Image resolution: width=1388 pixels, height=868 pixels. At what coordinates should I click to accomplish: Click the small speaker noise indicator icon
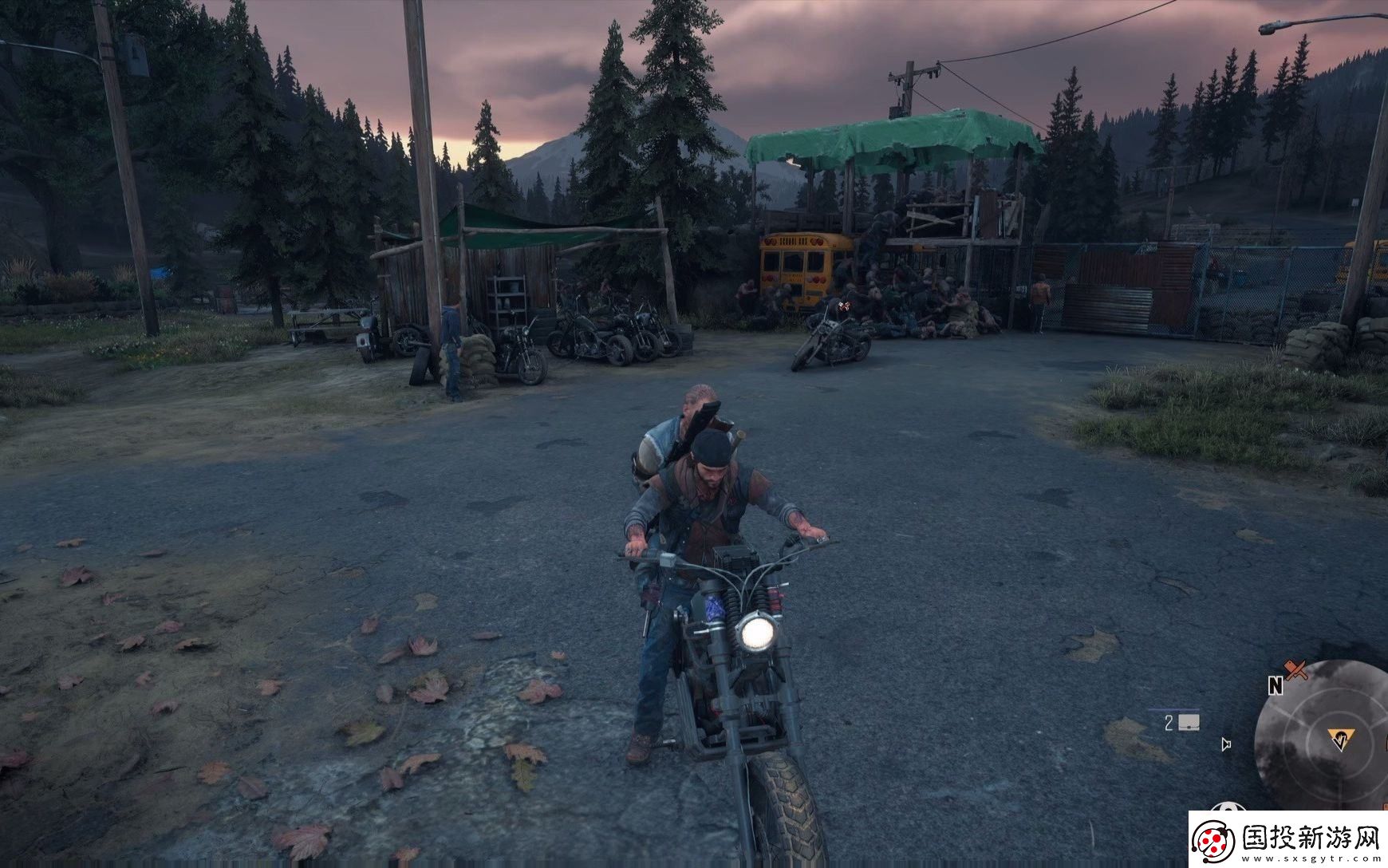1226,744
